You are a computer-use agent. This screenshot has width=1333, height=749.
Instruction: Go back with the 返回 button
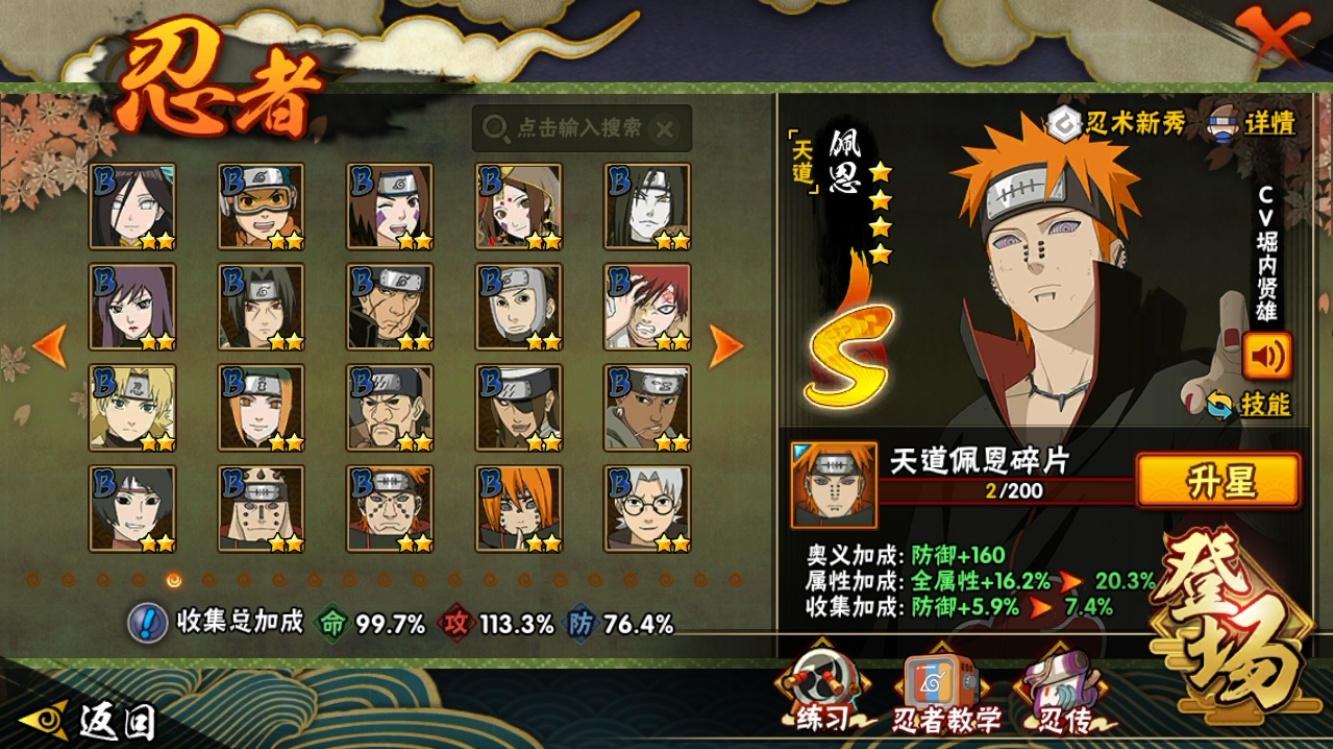click(x=90, y=720)
